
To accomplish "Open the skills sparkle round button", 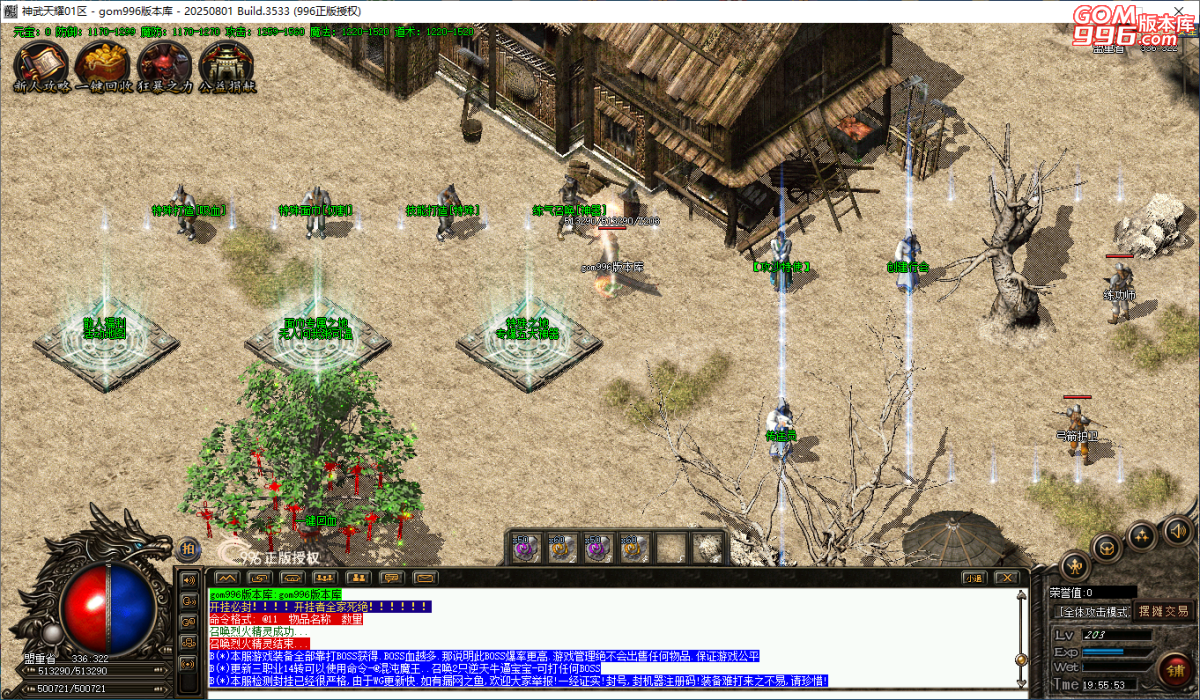I will tap(1142, 536).
